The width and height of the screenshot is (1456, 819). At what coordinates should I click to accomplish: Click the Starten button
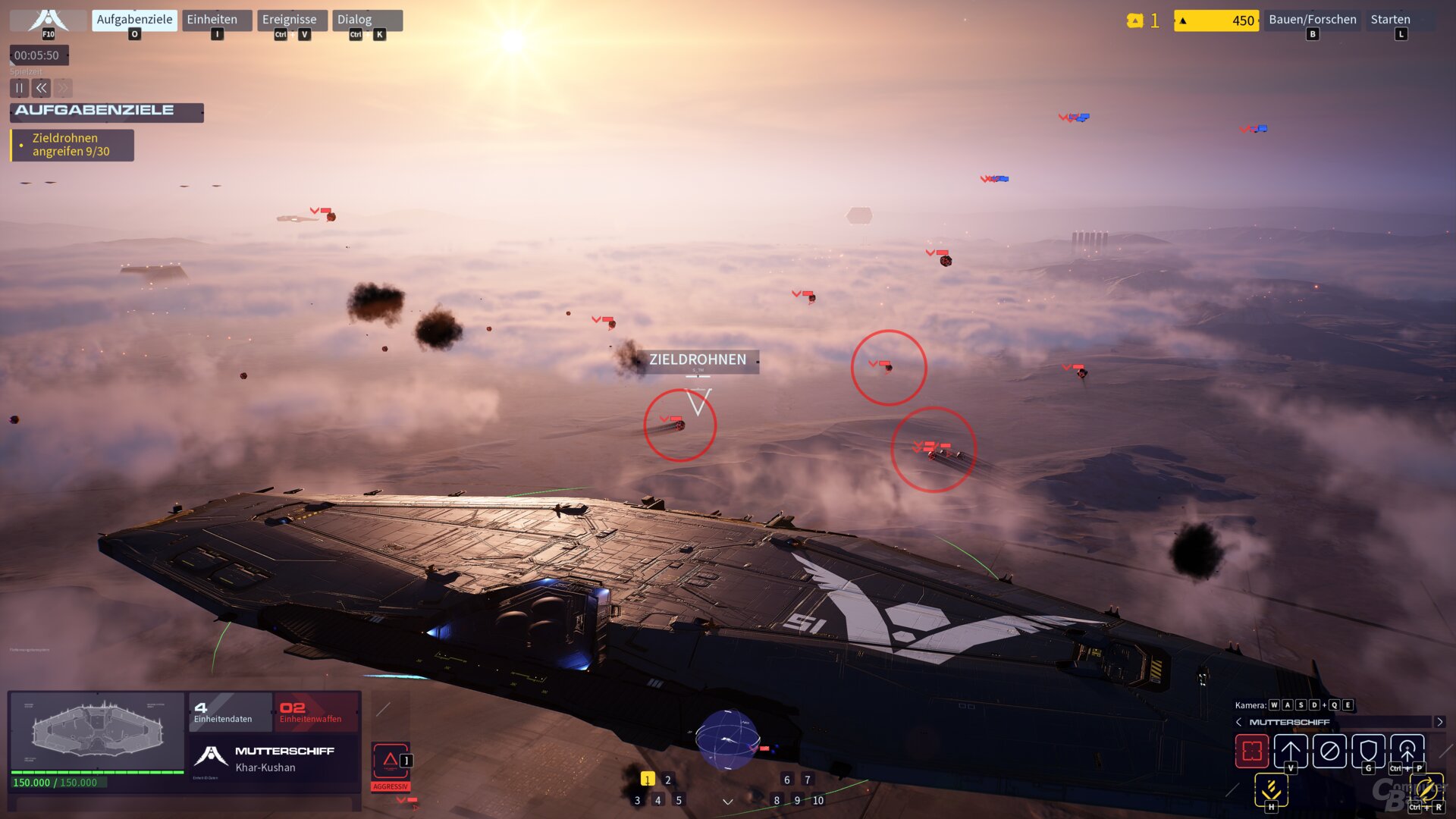[x=1390, y=19]
